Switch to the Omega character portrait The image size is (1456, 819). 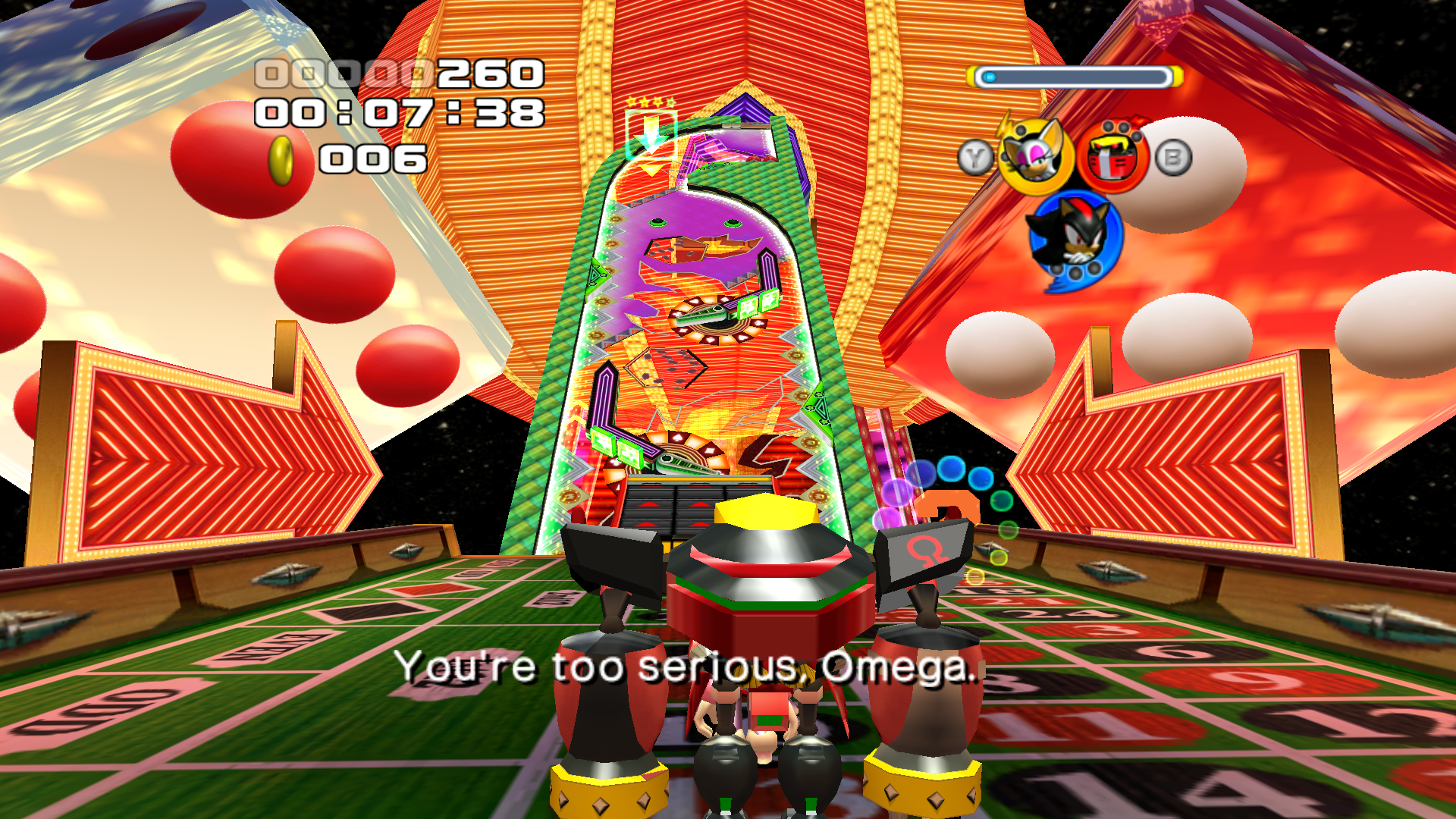coord(1113,158)
